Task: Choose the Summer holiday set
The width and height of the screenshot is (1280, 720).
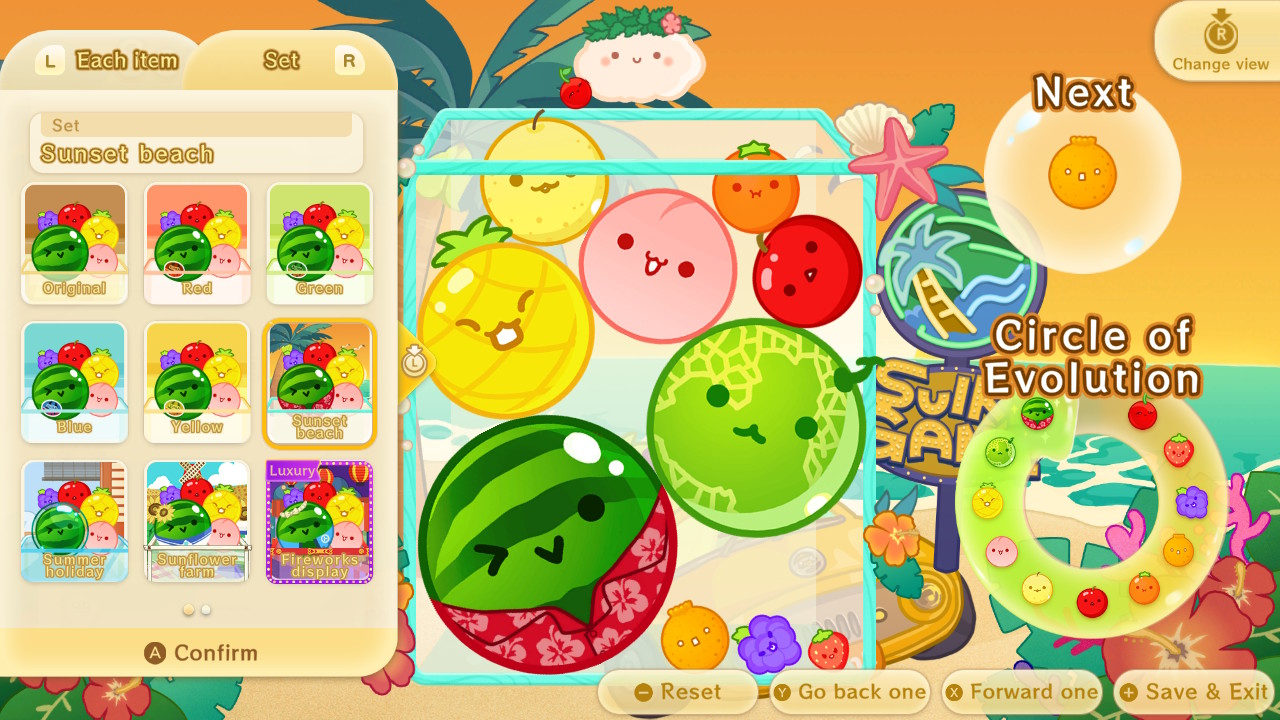Action: click(x=74, y=520)
